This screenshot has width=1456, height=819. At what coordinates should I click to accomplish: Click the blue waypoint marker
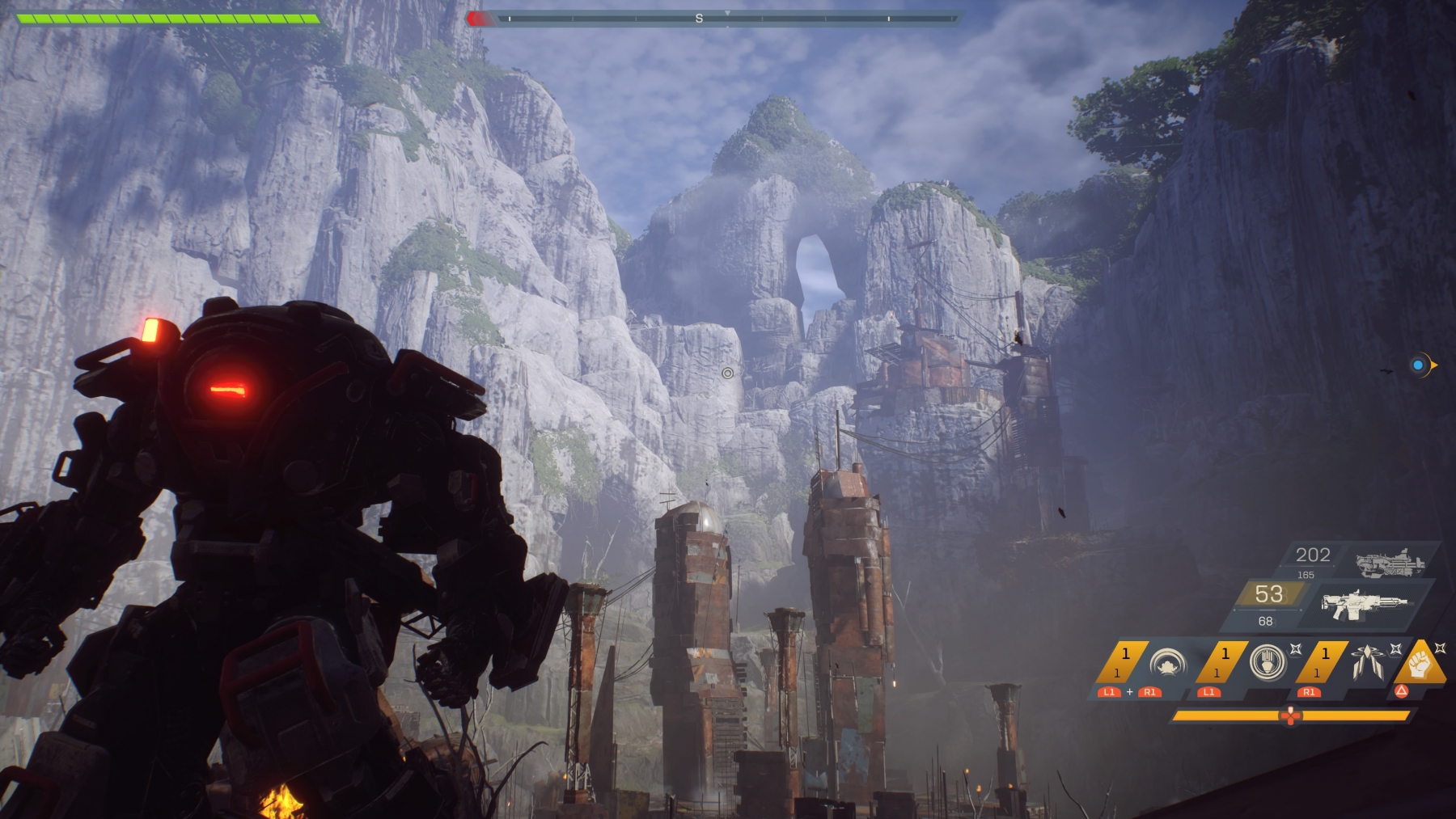(x=1418, y=365)
